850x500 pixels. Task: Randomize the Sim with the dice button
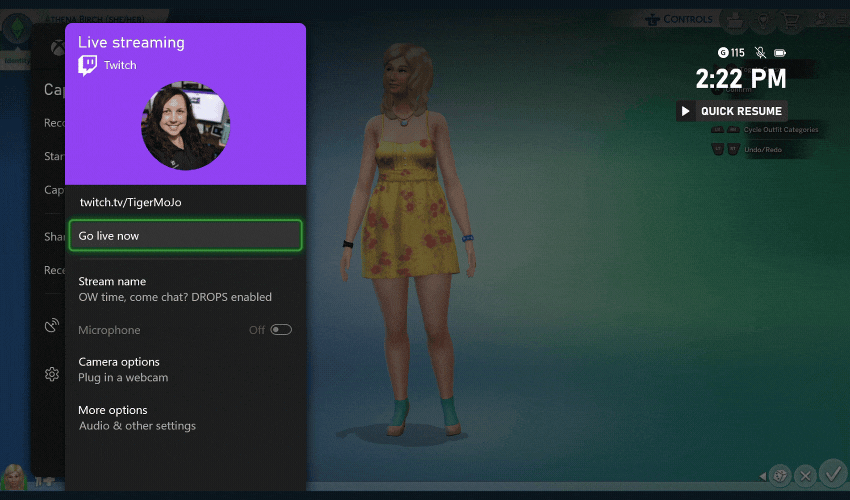(x=780, y=475)
